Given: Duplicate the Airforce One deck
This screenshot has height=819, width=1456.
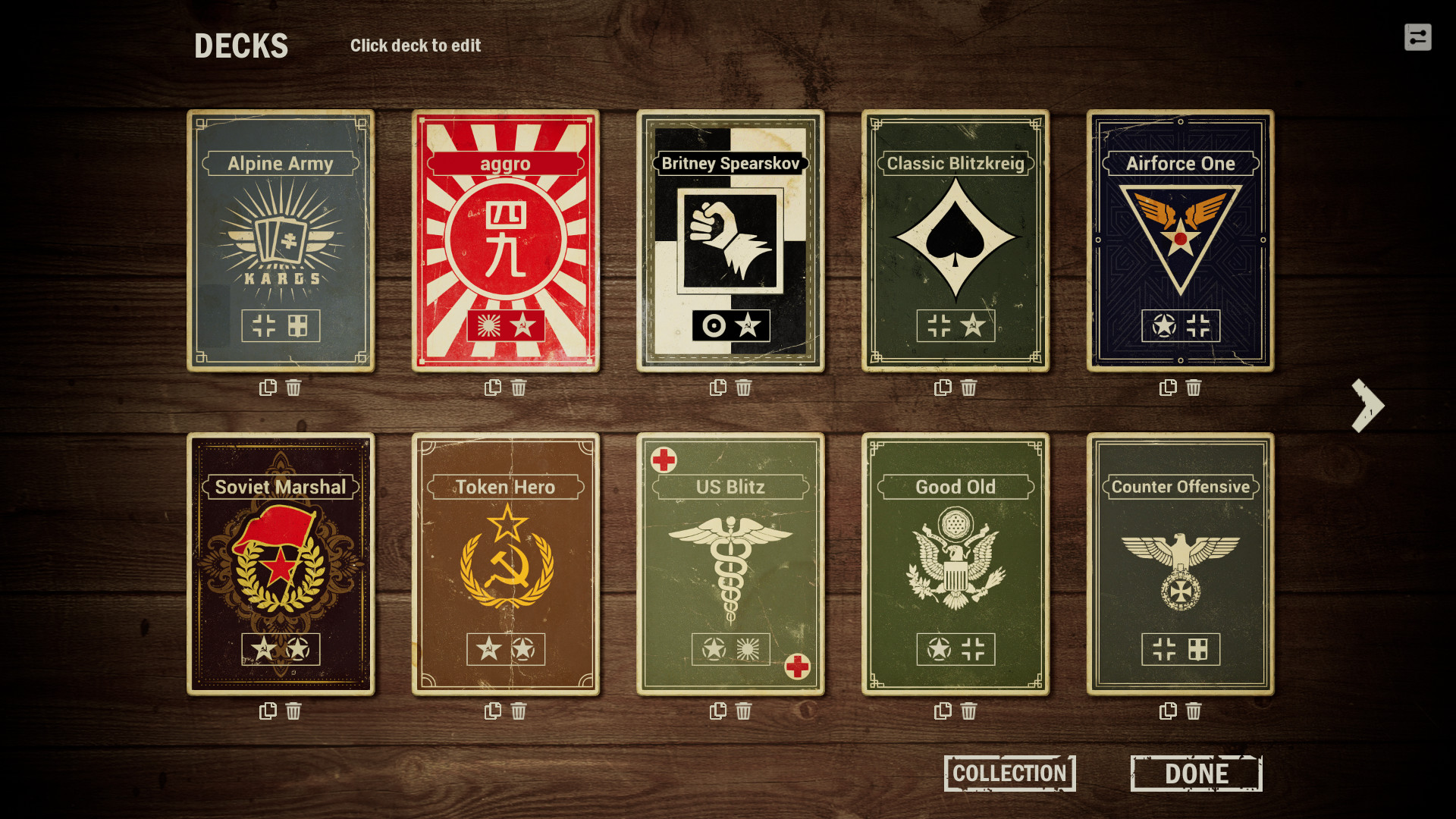Looking at the screenshot, I should click(1168, 388).
